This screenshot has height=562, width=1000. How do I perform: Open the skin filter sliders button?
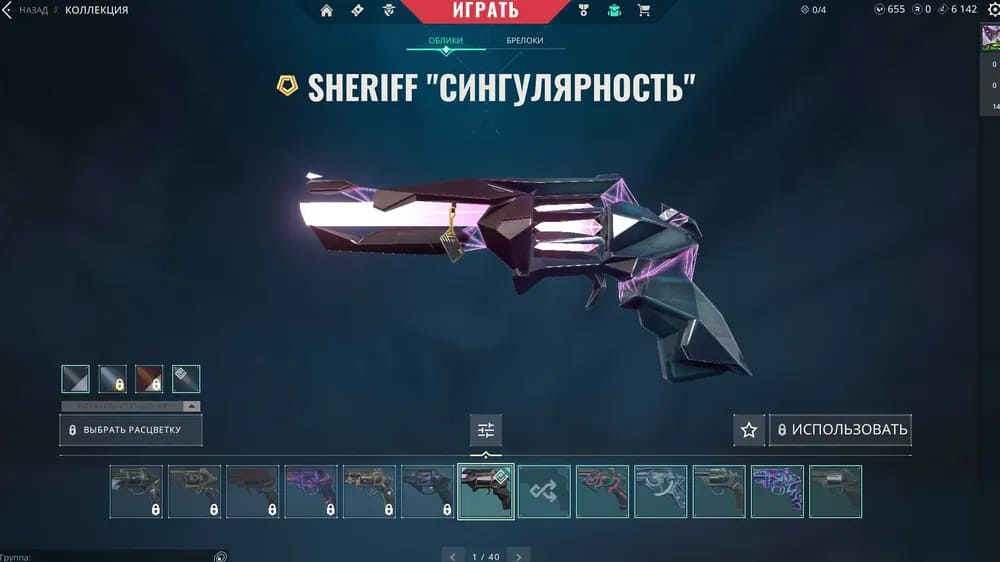click(x=486, y=430)
